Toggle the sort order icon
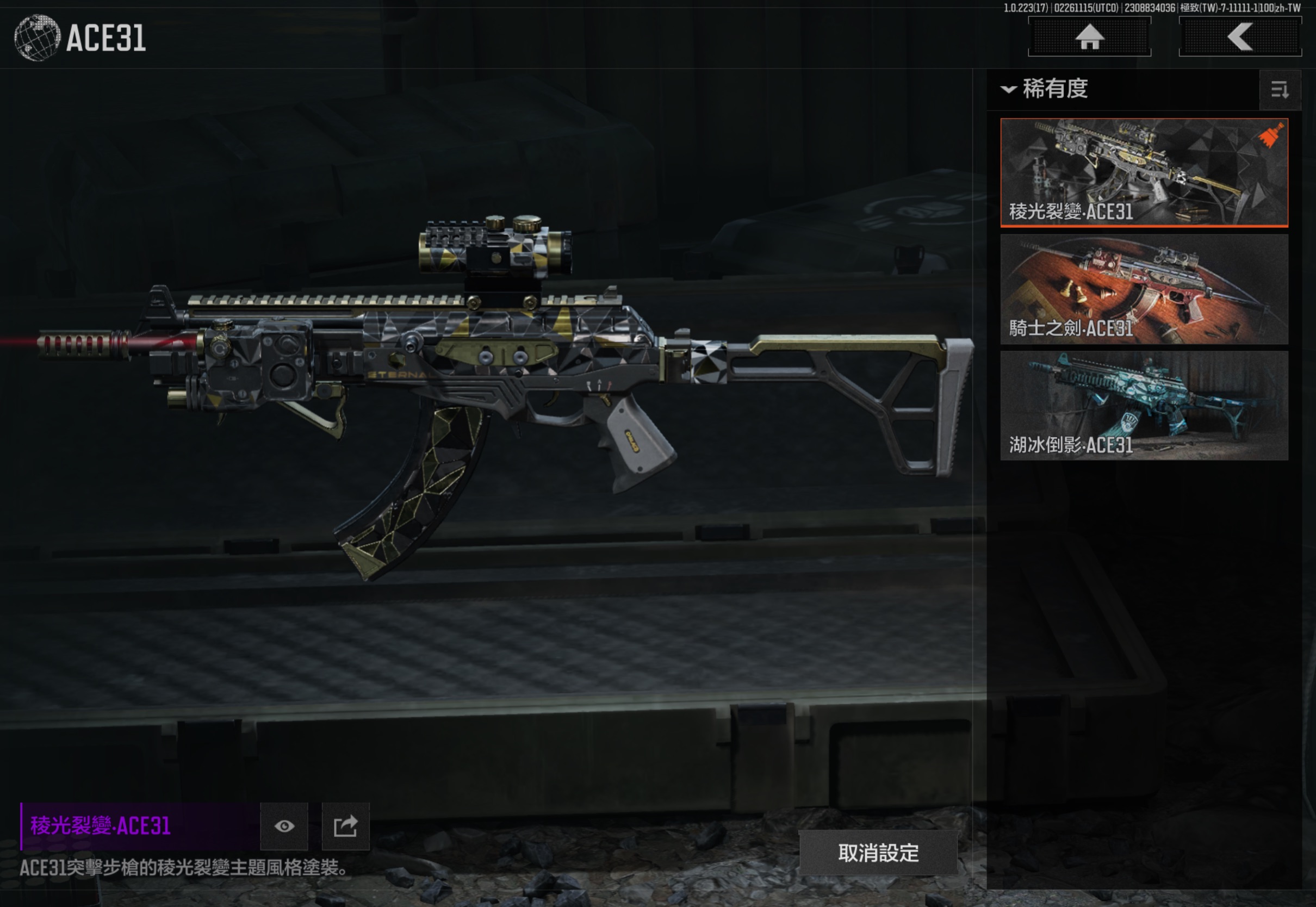 [x=1280, y=90]
